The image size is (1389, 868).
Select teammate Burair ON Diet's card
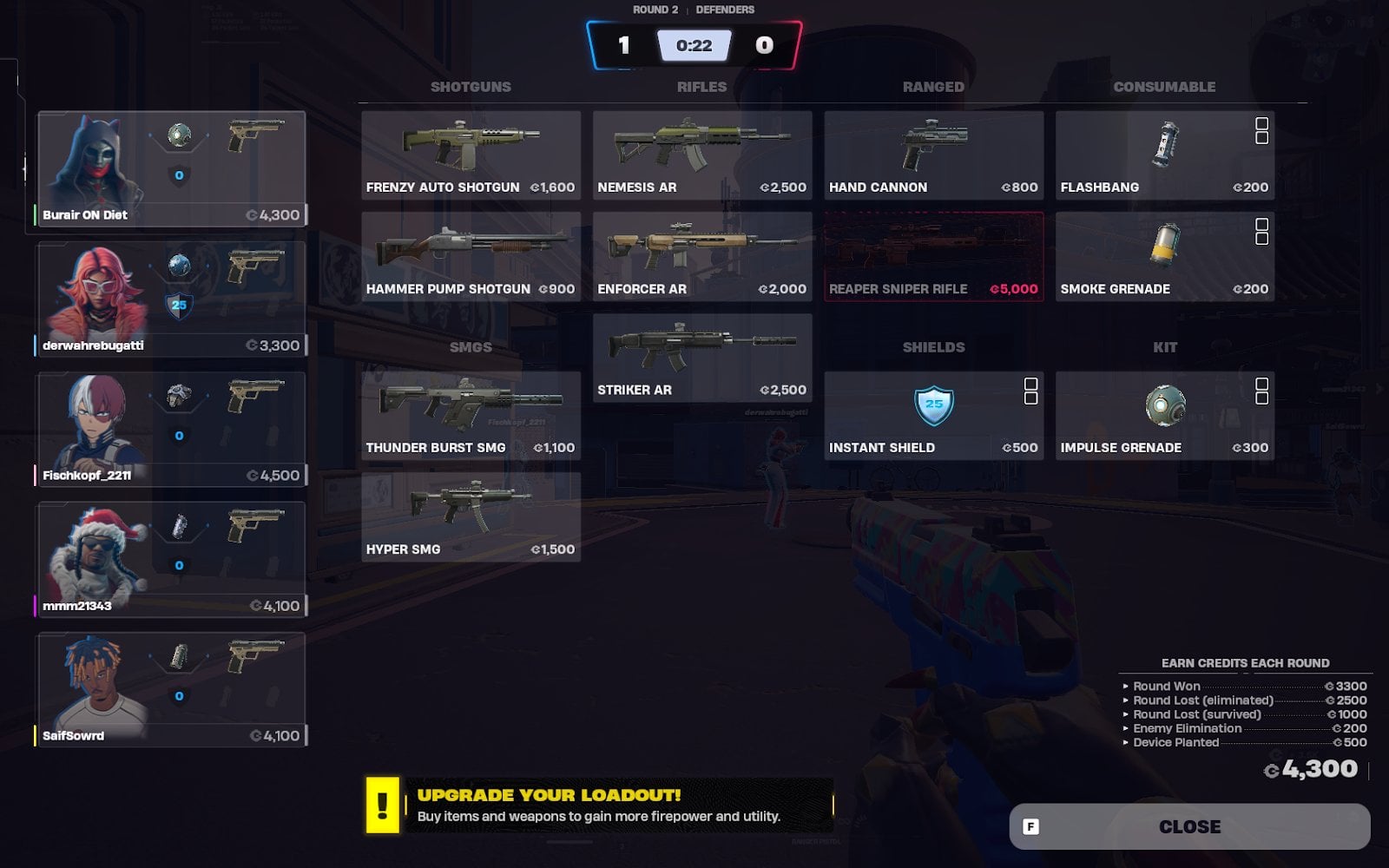pyautogui.click(x=171, y=168)
